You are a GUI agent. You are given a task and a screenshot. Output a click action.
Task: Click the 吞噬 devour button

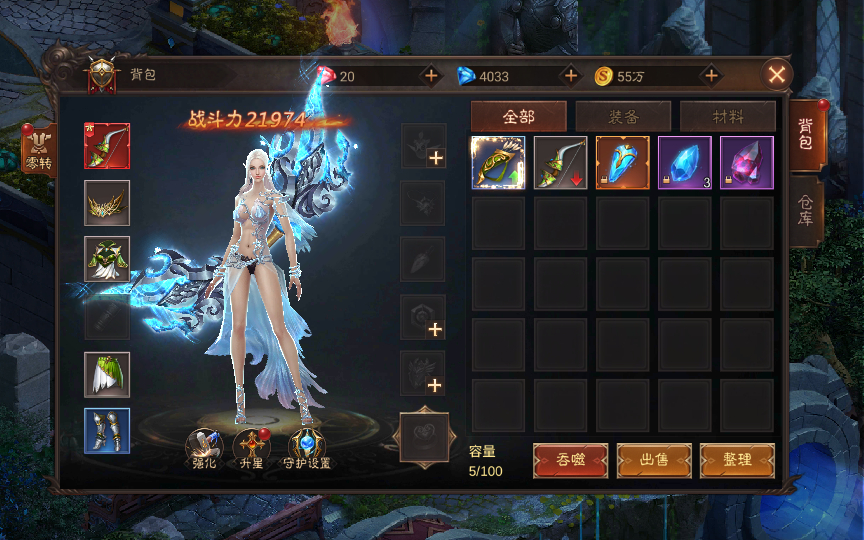pyautogui.click(x=570, y=460)
